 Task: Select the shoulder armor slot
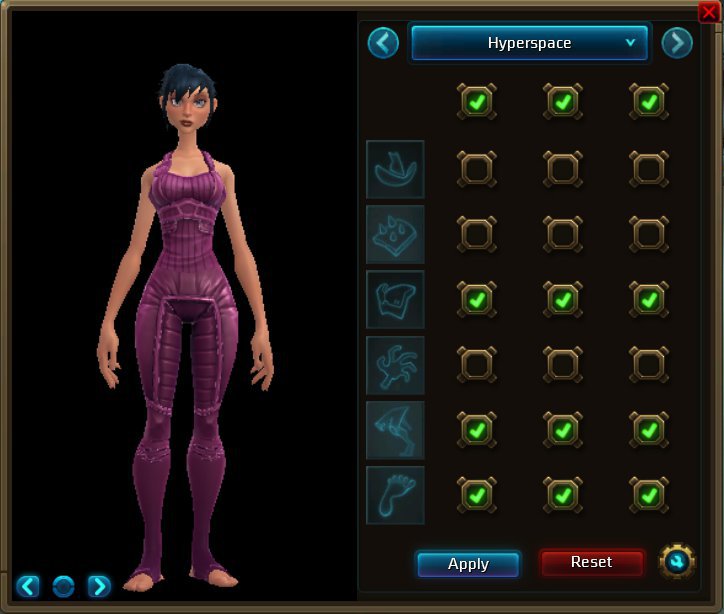tap(395, 234)
